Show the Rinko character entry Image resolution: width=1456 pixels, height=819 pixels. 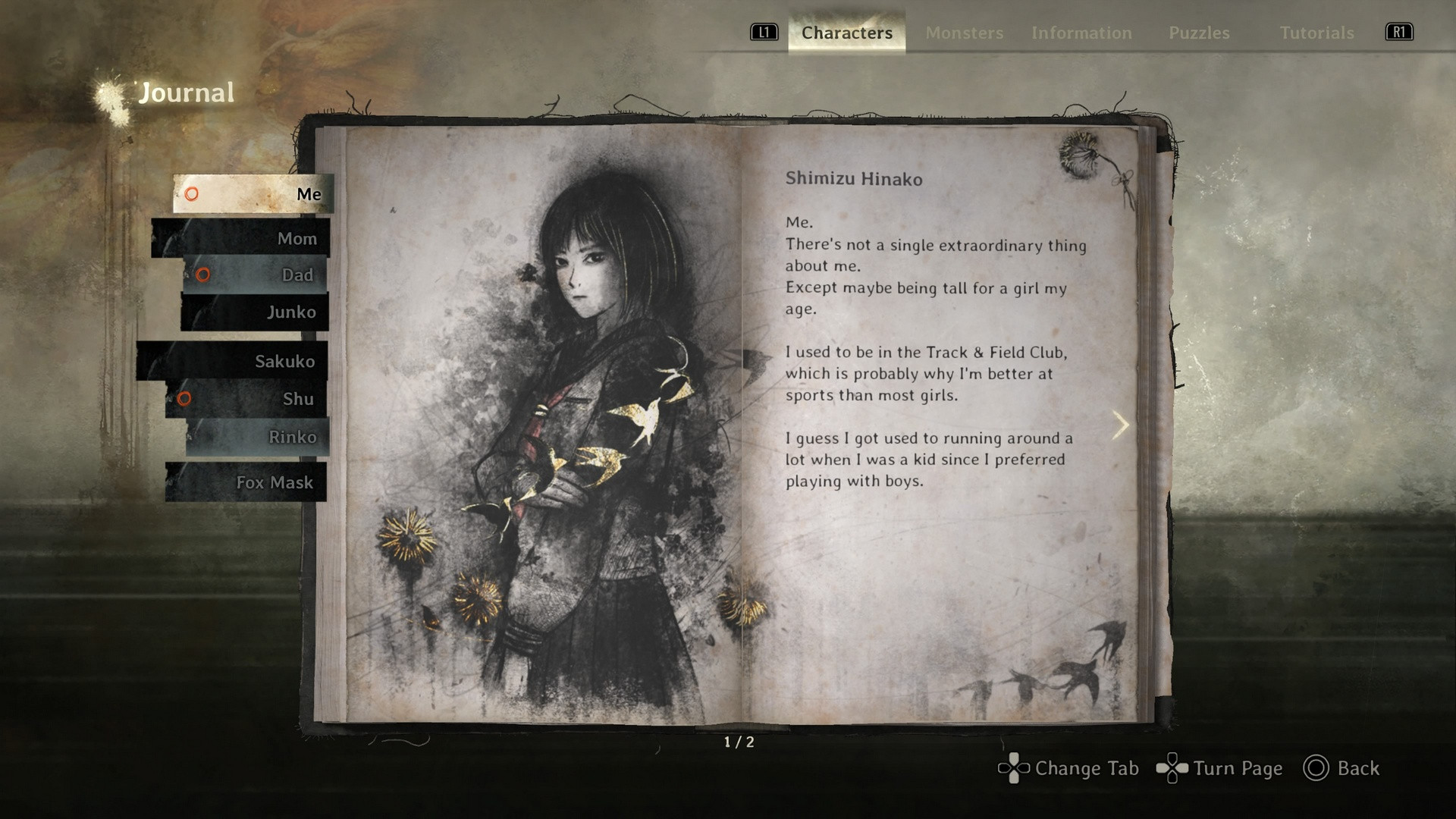(258, 437)
